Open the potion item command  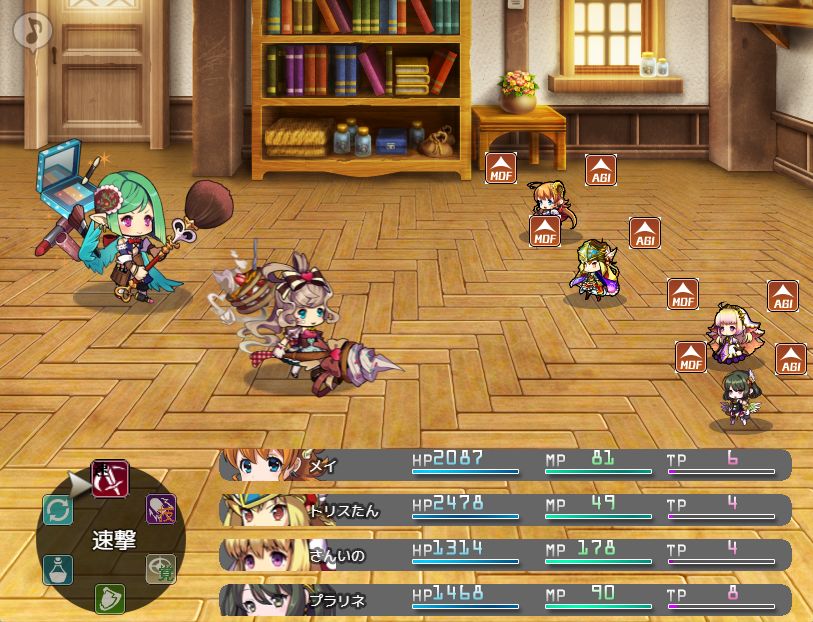[x=58, y=570]
